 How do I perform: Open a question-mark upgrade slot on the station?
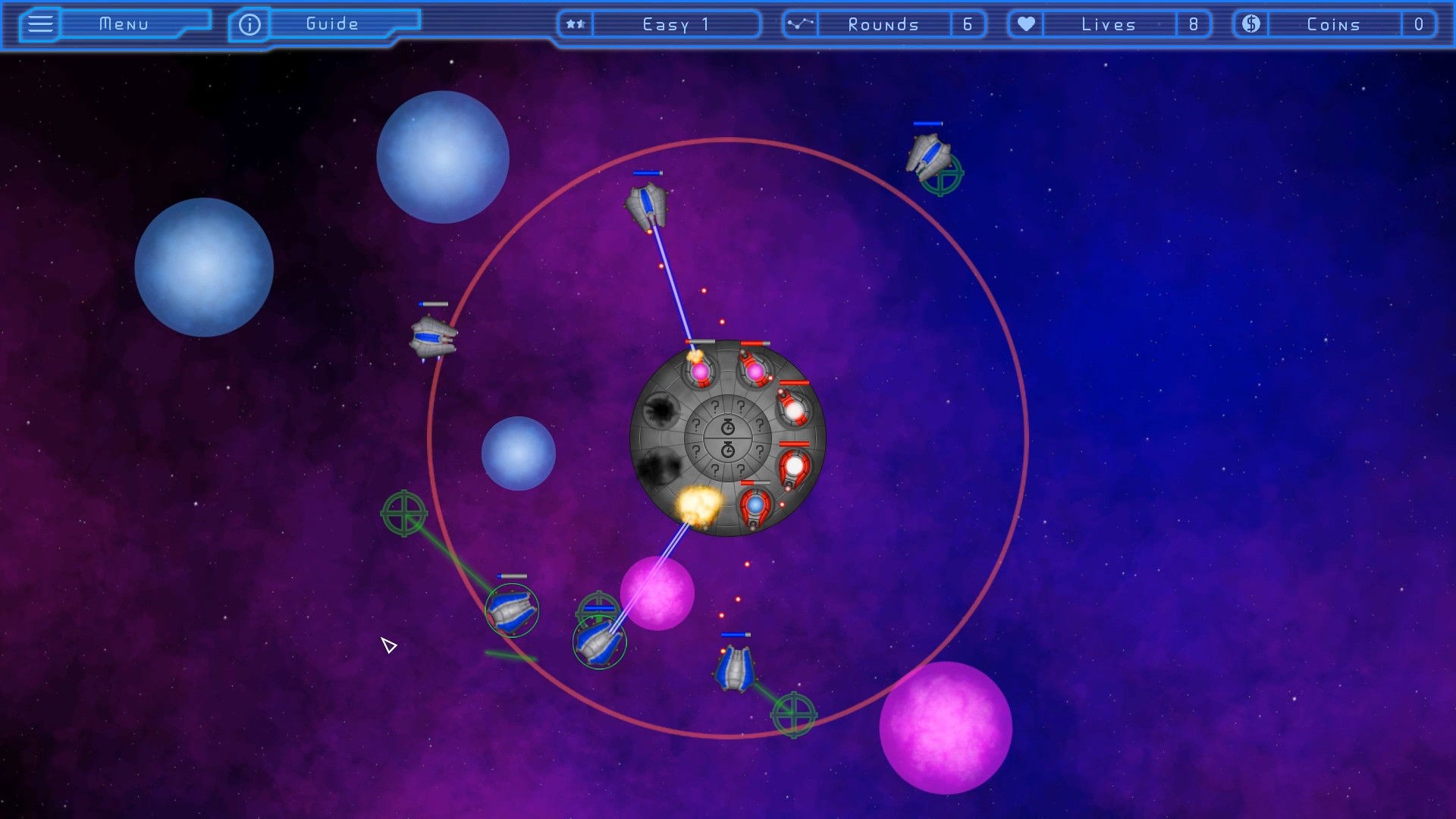[714, 407]
